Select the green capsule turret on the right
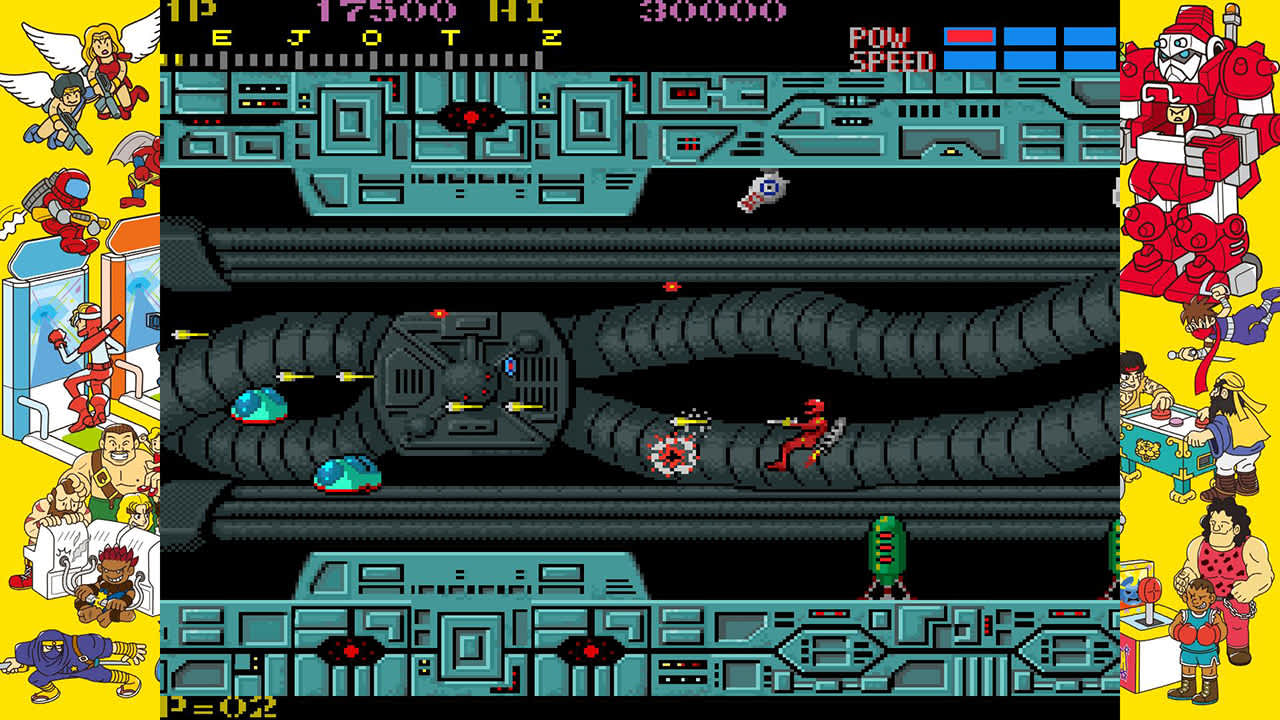The width and height of the screenshot is (1280, 720). pos(884,550)
